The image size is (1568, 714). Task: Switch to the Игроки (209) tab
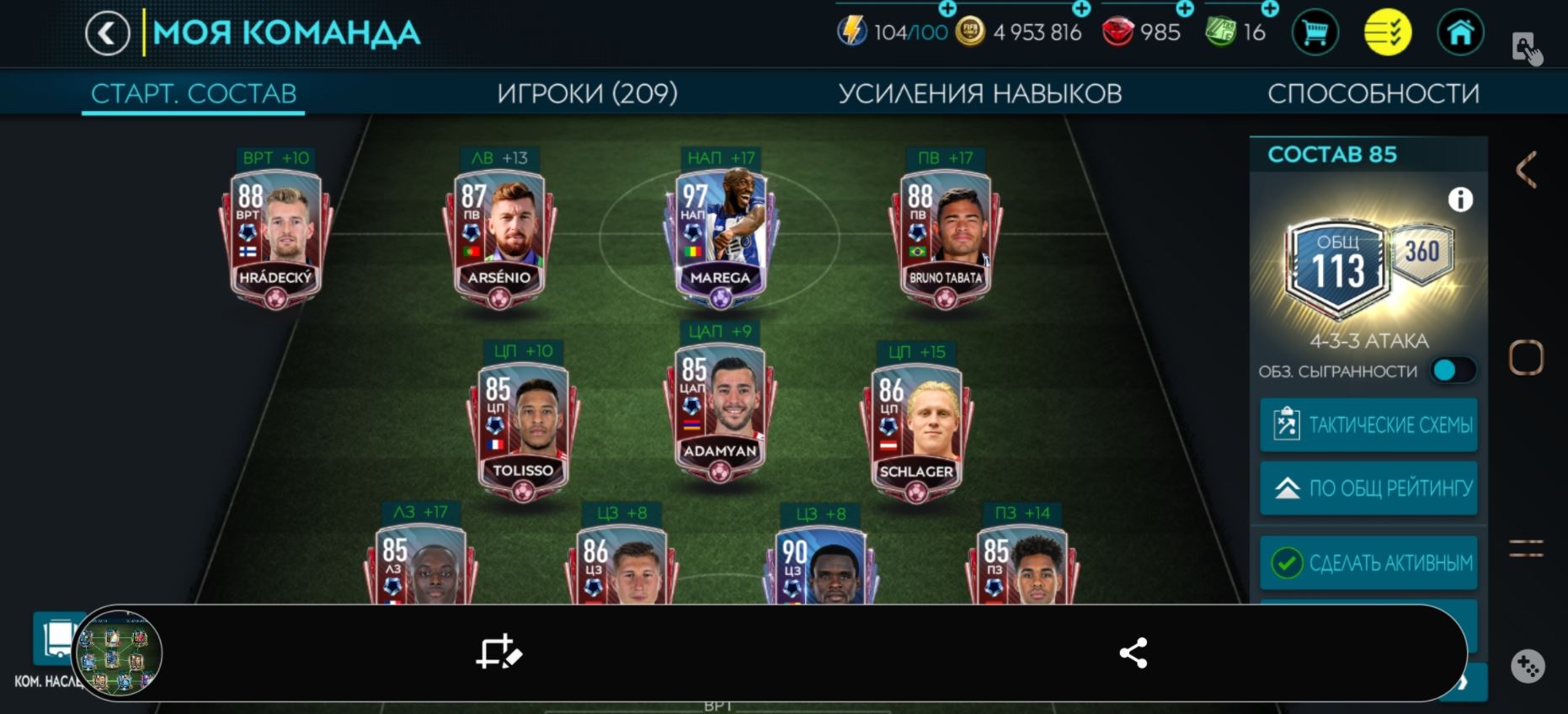(x=587, y=93)
